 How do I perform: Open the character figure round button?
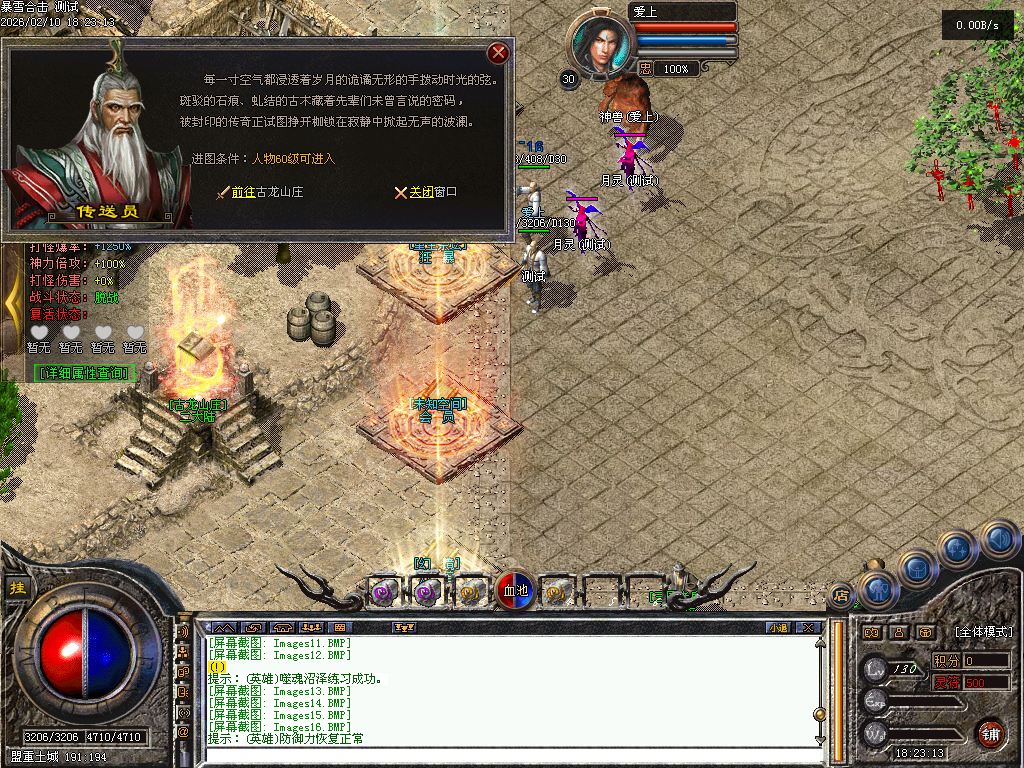[x=877, y=590]
